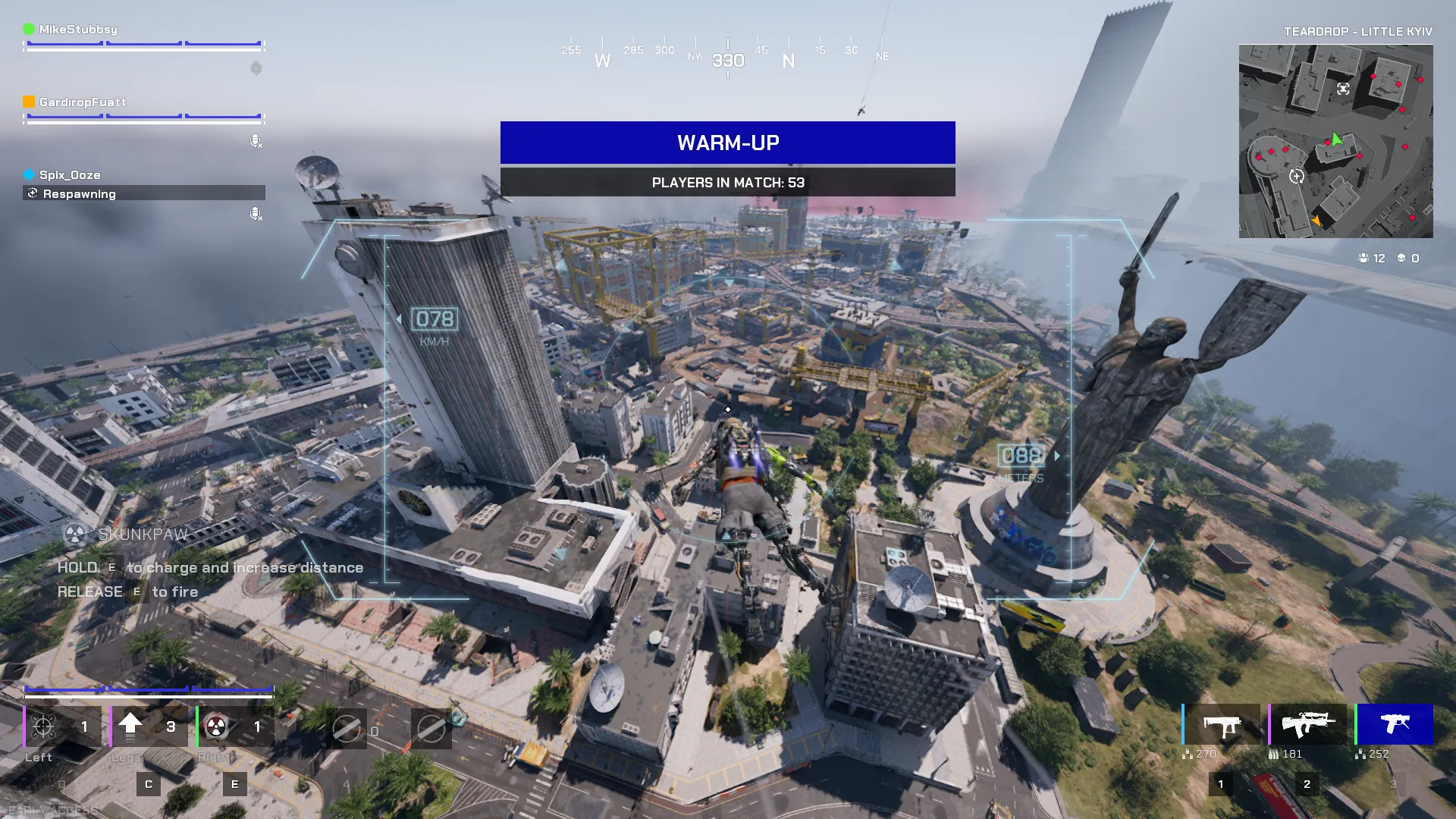Open the Teardrop minimap
Image resolution: width=1456 pixels, height=819 pixels.
click(1335, 141)
